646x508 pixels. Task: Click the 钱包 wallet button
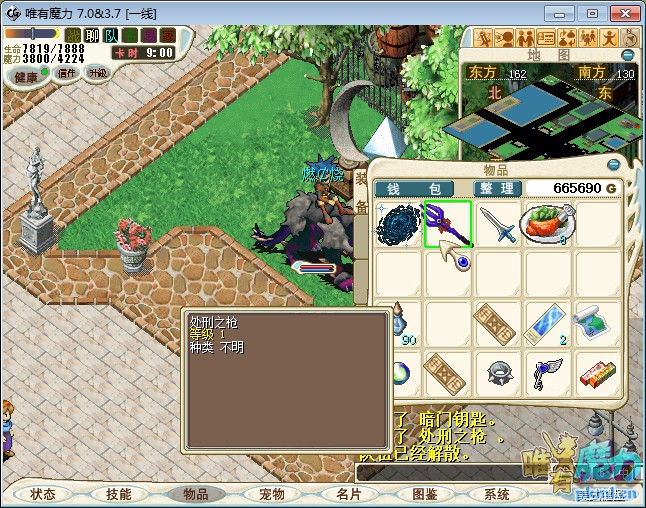413,189
